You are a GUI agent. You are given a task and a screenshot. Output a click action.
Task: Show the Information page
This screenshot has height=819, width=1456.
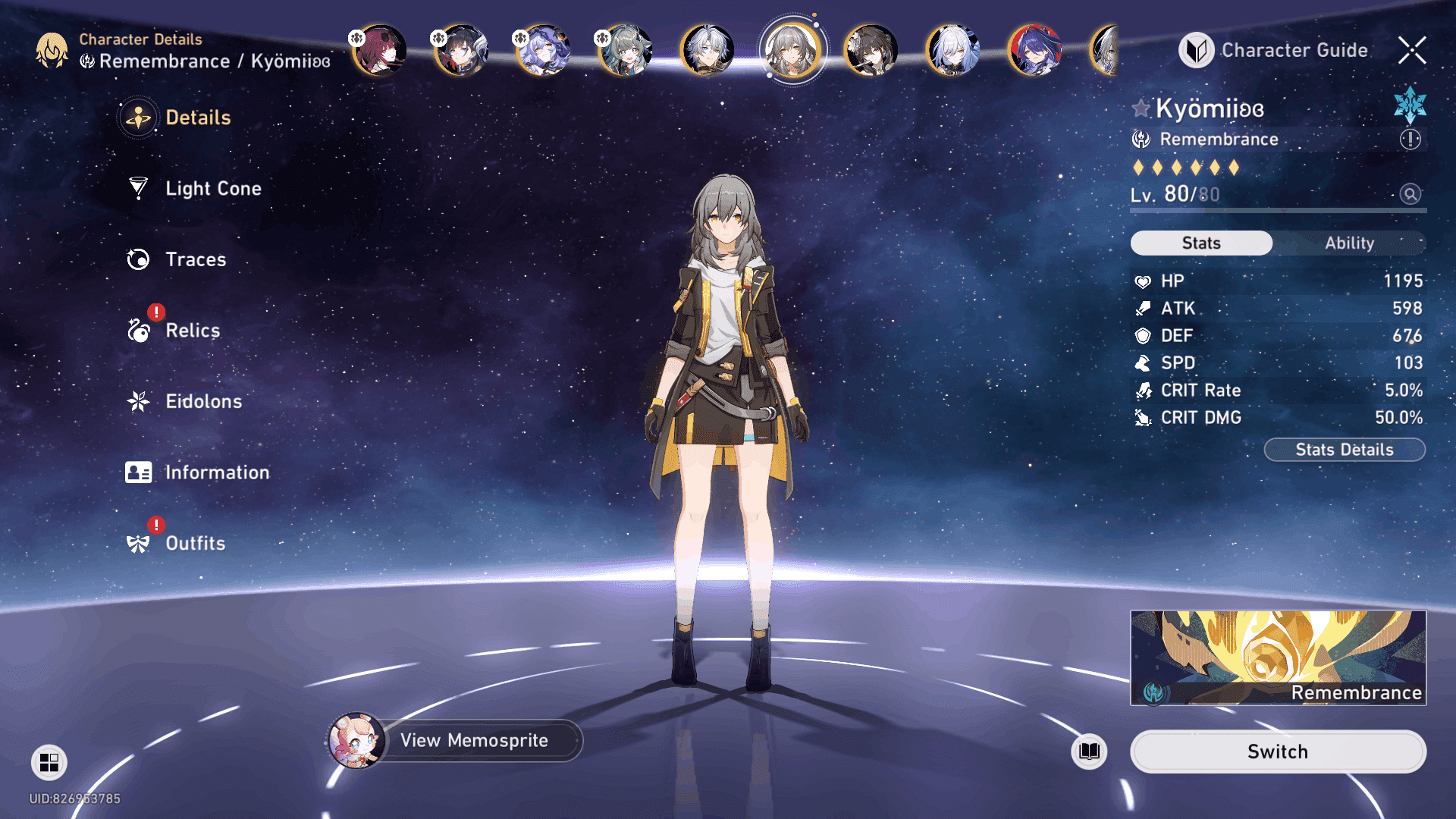click(216, 472)
